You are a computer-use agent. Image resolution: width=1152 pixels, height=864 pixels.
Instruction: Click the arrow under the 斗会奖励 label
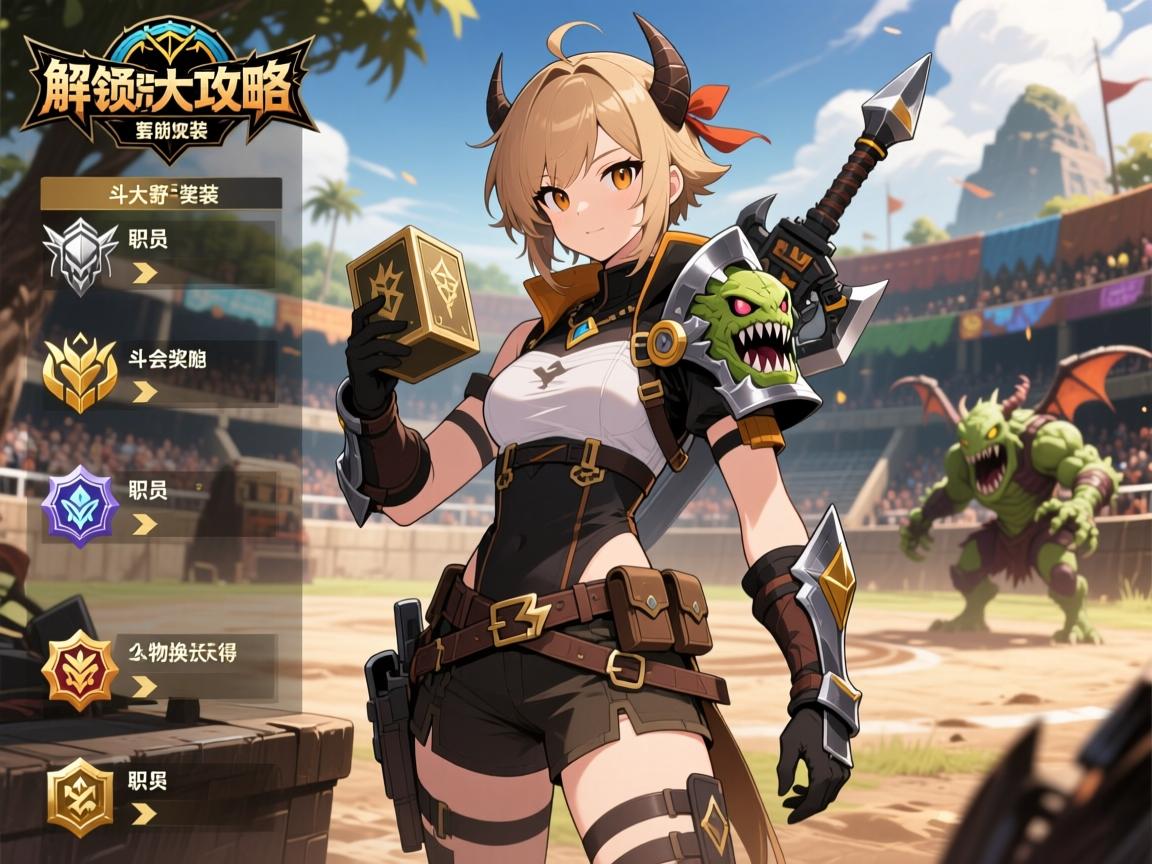tap(145, 391)
